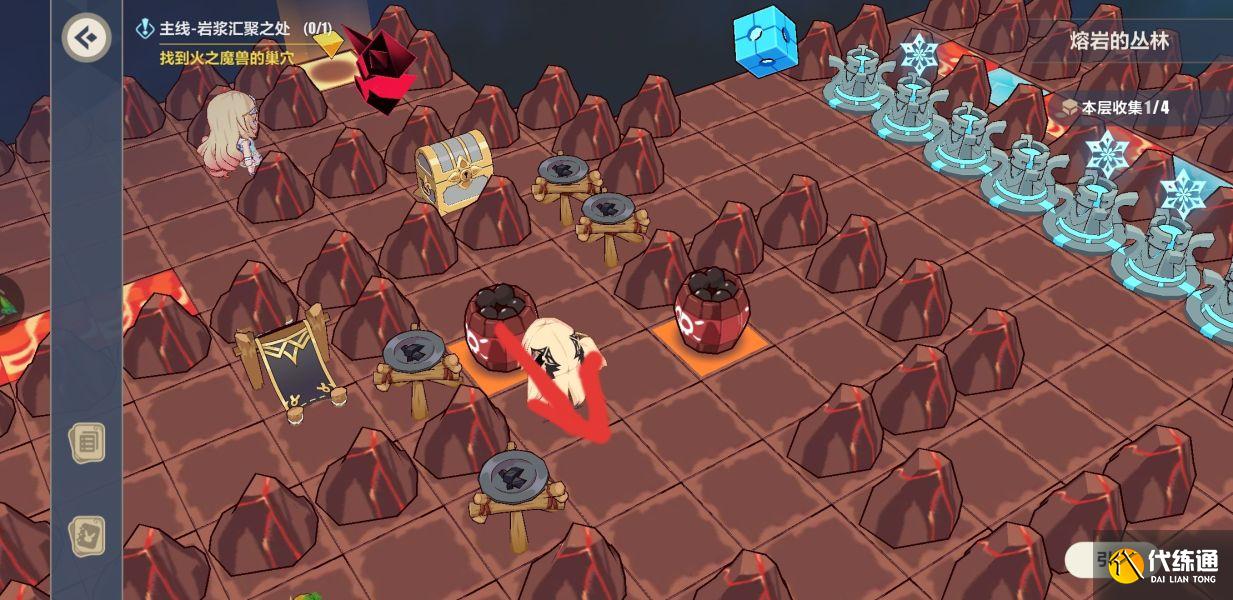The width and height of the screenshot is (1233, 600).
Task: Tap the back arrow button
Action: (86, 38)
